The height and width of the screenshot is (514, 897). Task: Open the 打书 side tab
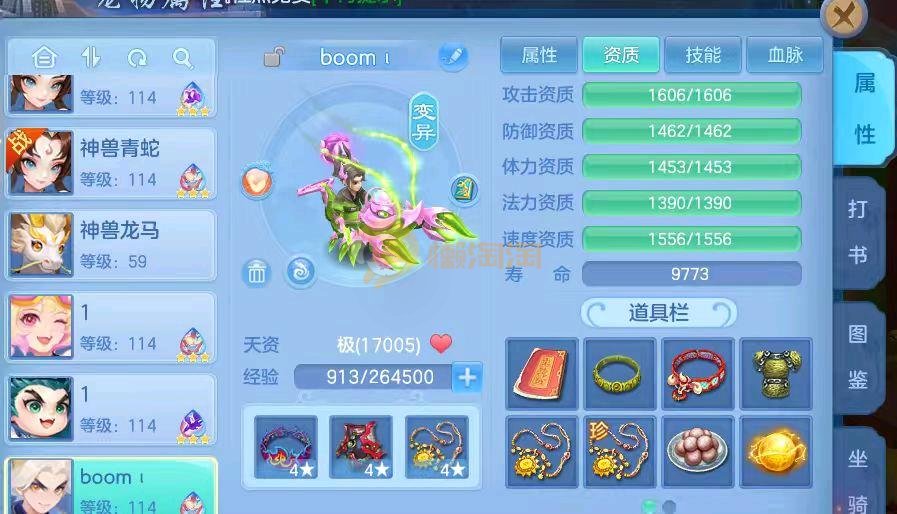coord(857,231)
